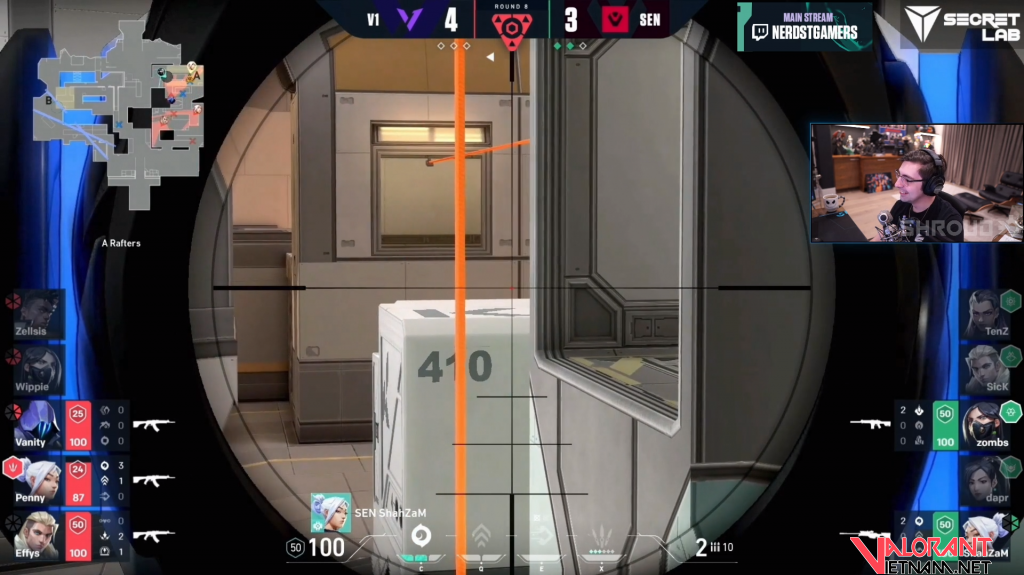This screenshot has width=1024, height=575.
Task: Switch view to Effys
Action: (x=35, y=535)
